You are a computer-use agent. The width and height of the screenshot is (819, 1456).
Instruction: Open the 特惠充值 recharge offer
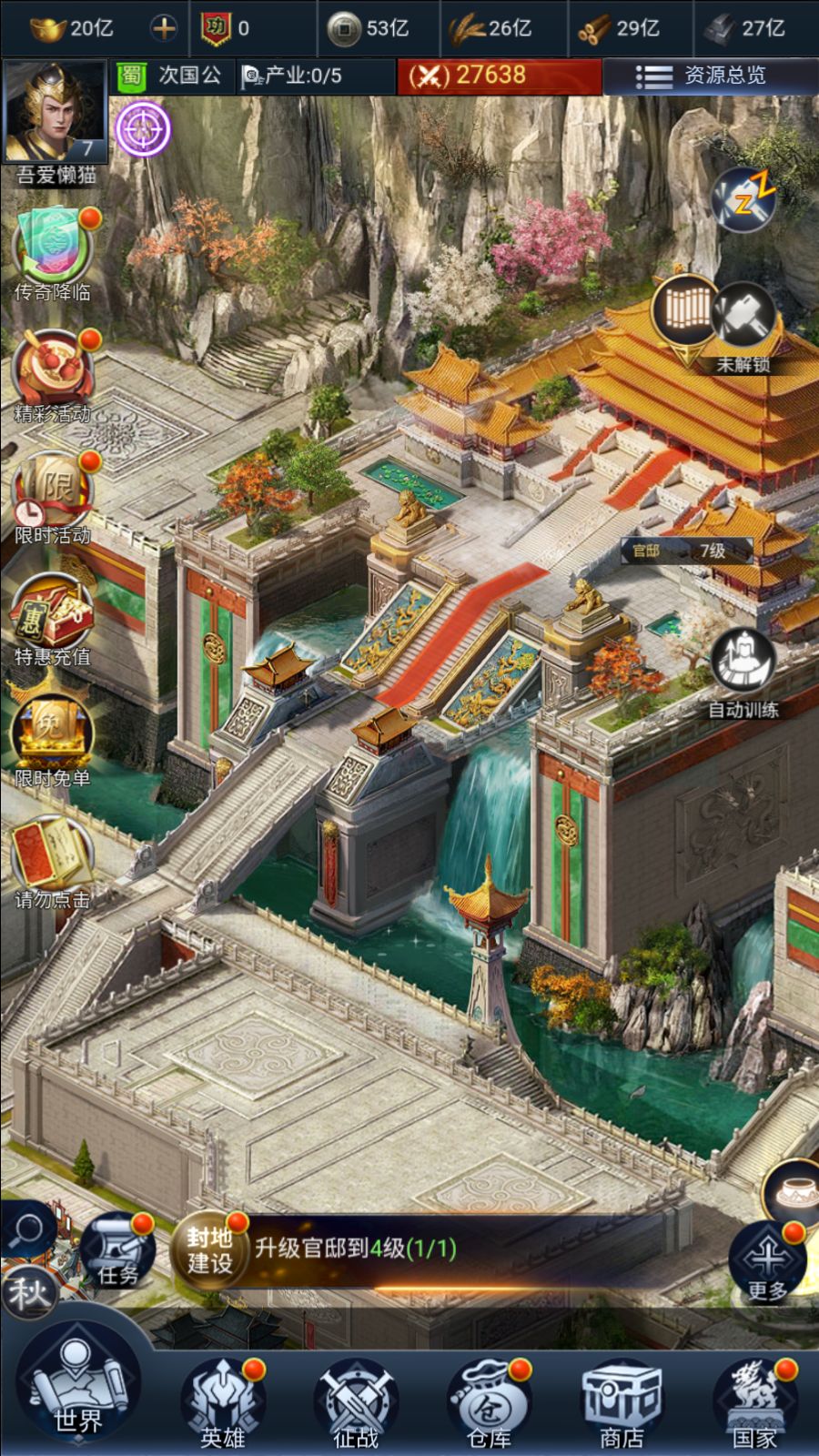coord(52,614)
